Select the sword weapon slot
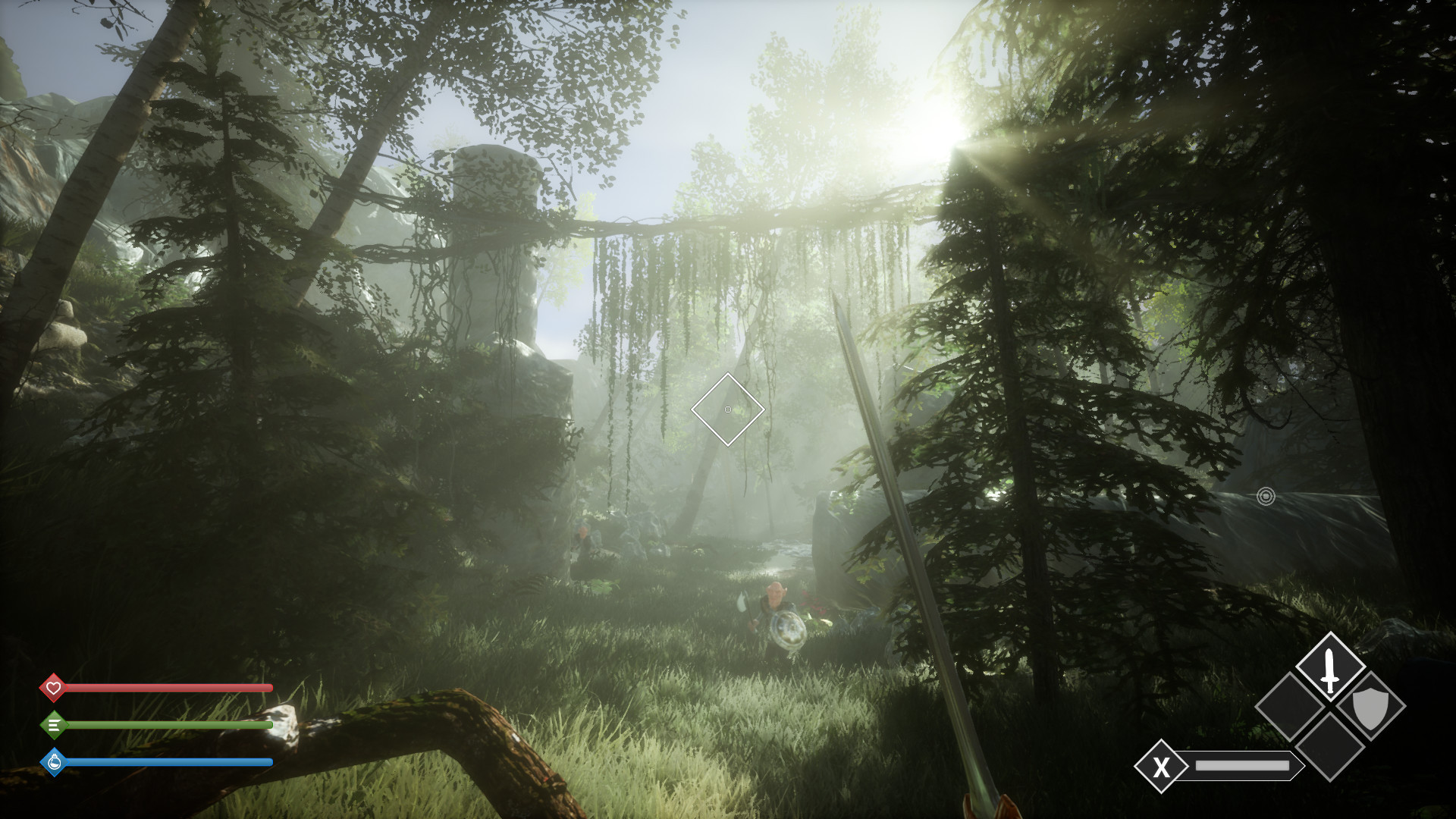The width and height of the screenshot is (1456, 819). click(1329, 668)
